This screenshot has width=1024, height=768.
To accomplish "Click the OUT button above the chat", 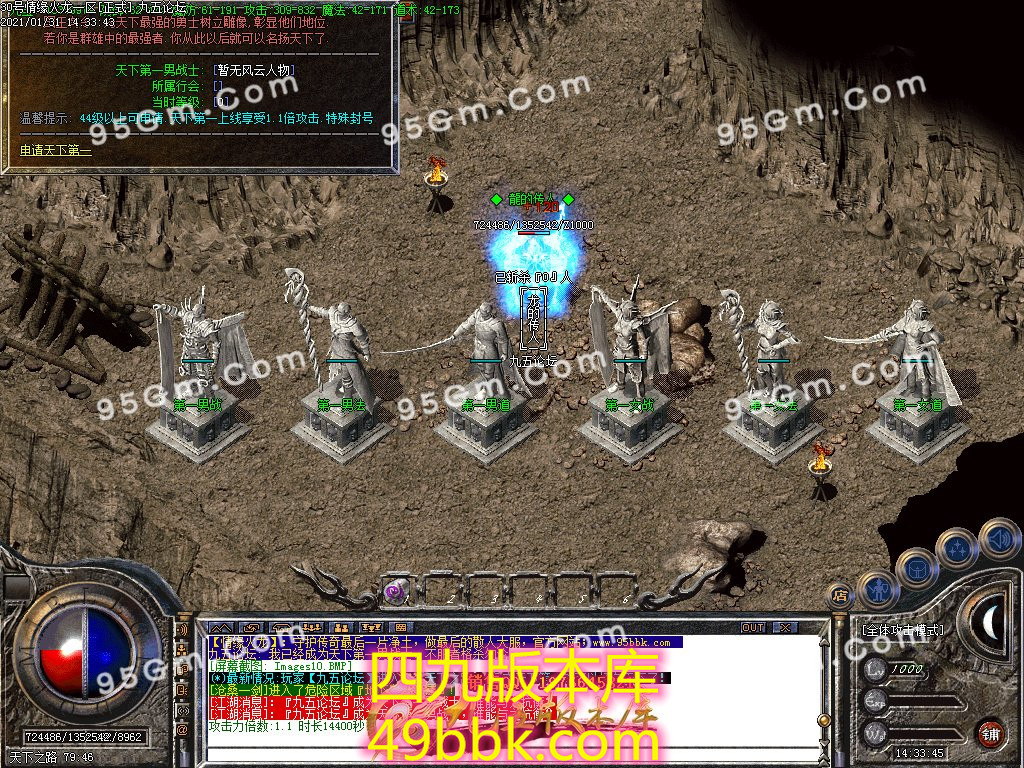I will point(753,627).
